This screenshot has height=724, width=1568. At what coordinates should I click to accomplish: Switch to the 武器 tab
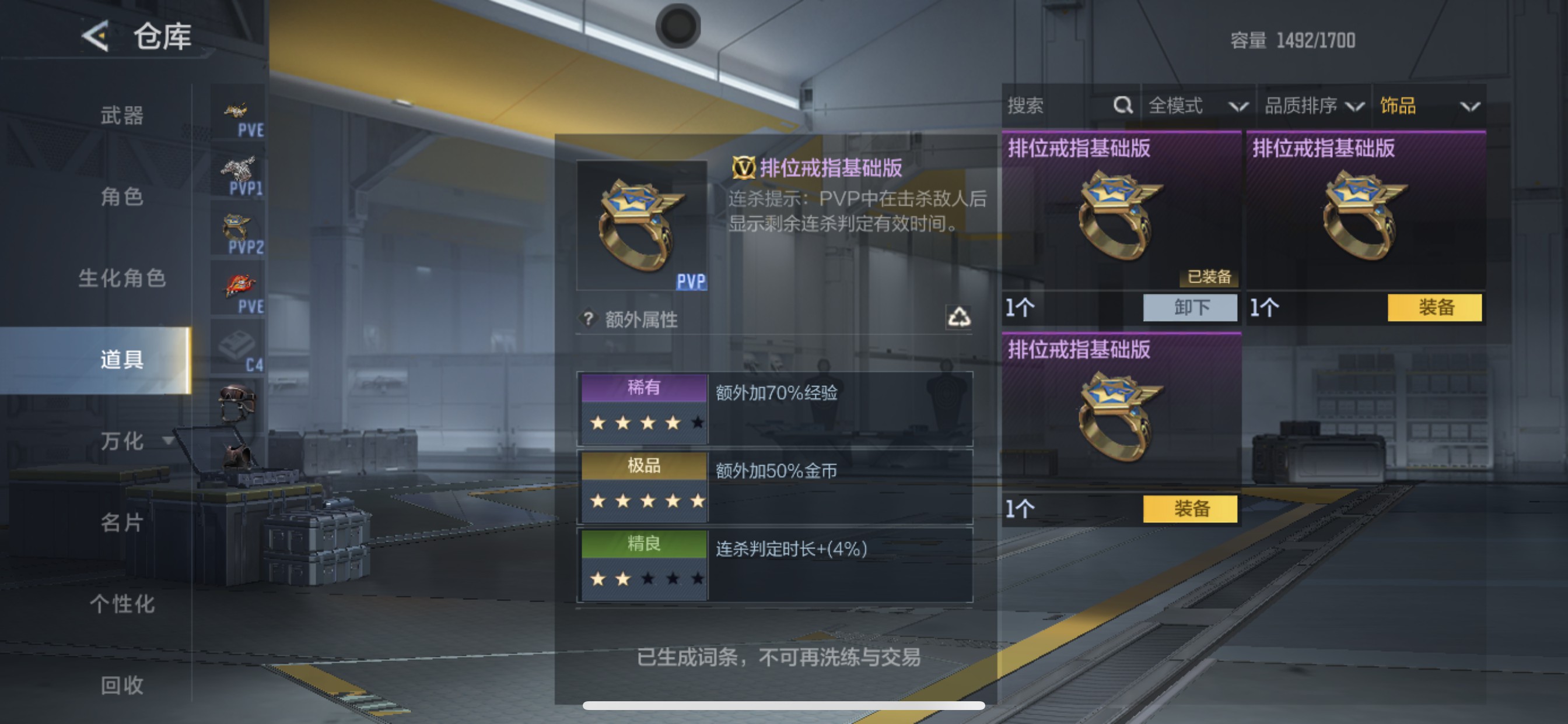(123, 113)
